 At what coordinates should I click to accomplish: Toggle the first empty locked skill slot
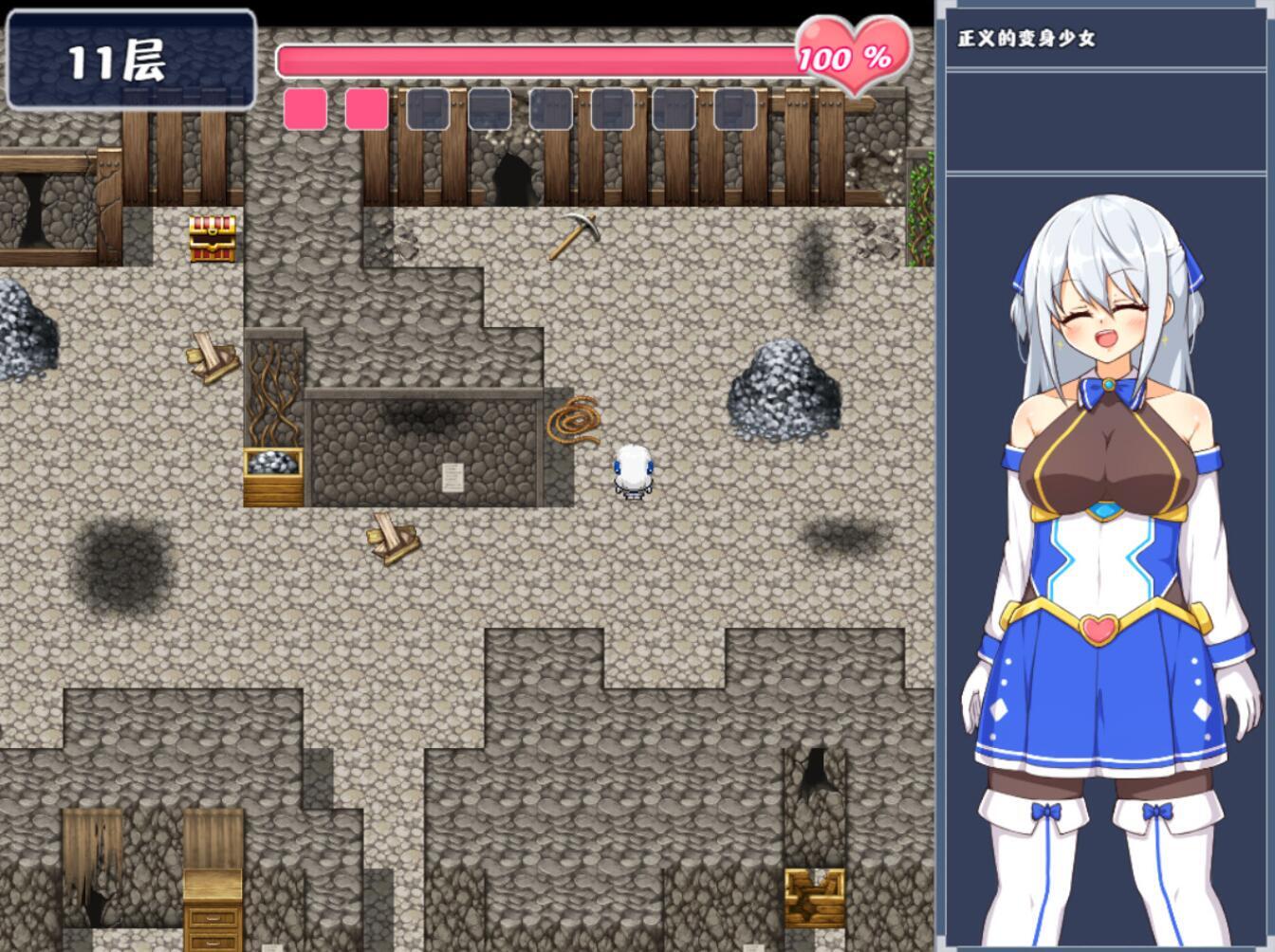[x=427, y=111]
